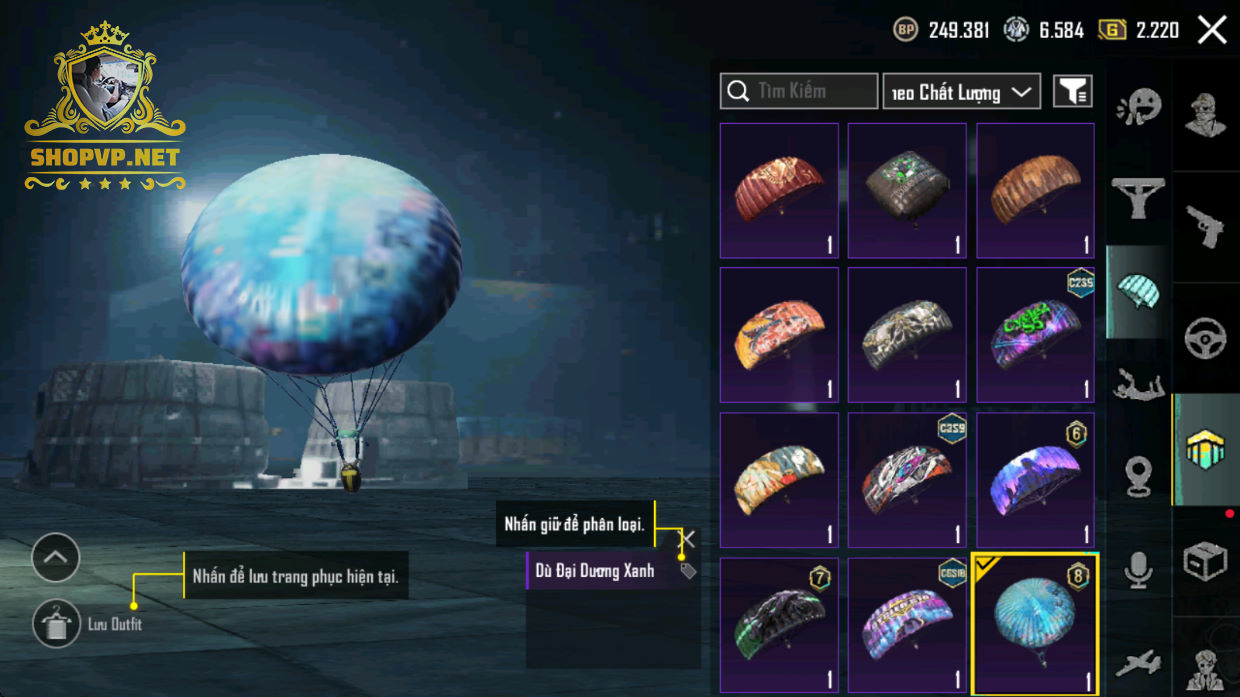This screenshot has width=1240, height=697.
Task: Select the red parachute in the grid
Action: click(779, 190)
